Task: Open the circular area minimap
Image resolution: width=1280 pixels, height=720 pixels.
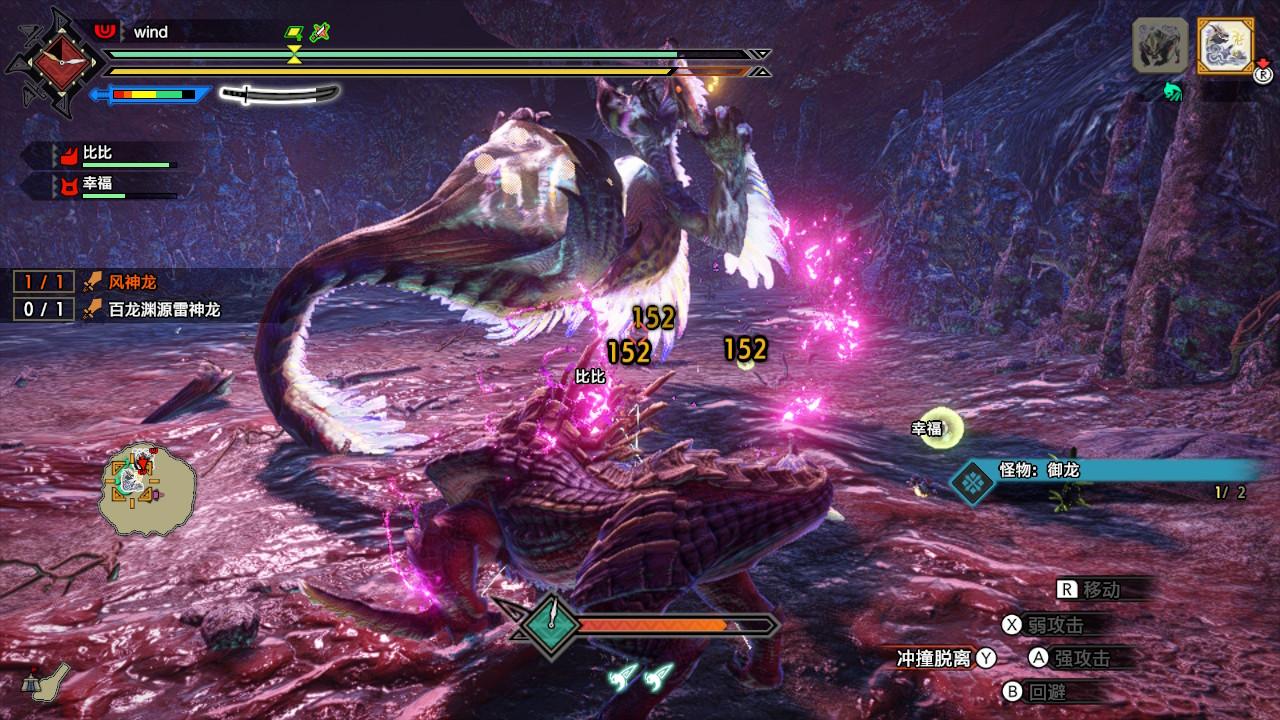Action: coord(146,487)
